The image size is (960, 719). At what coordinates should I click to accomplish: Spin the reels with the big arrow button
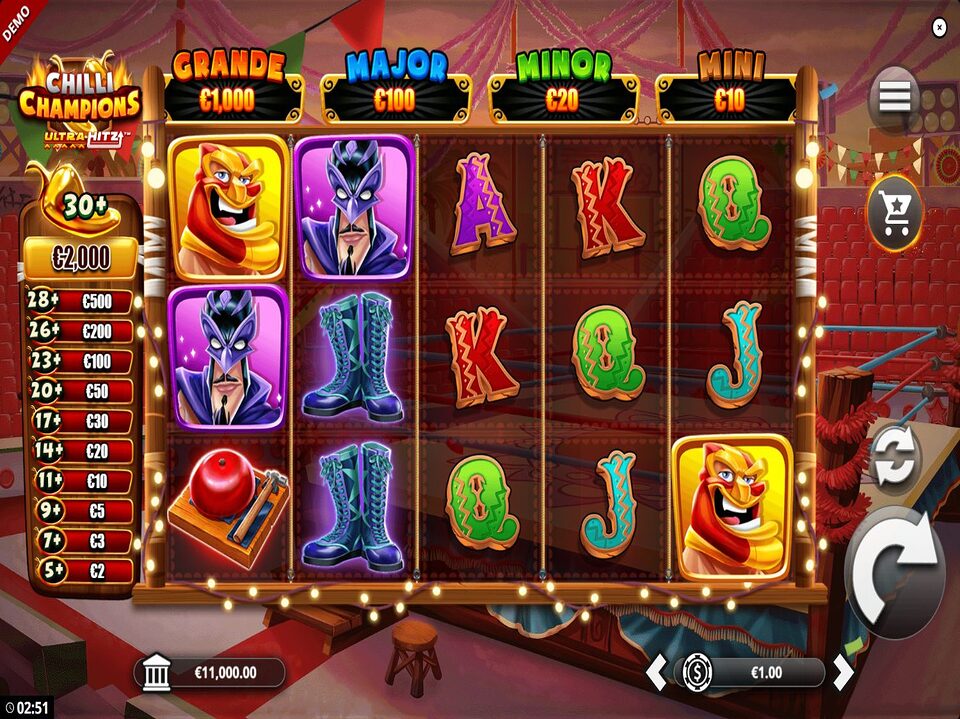tap(894, 572)
